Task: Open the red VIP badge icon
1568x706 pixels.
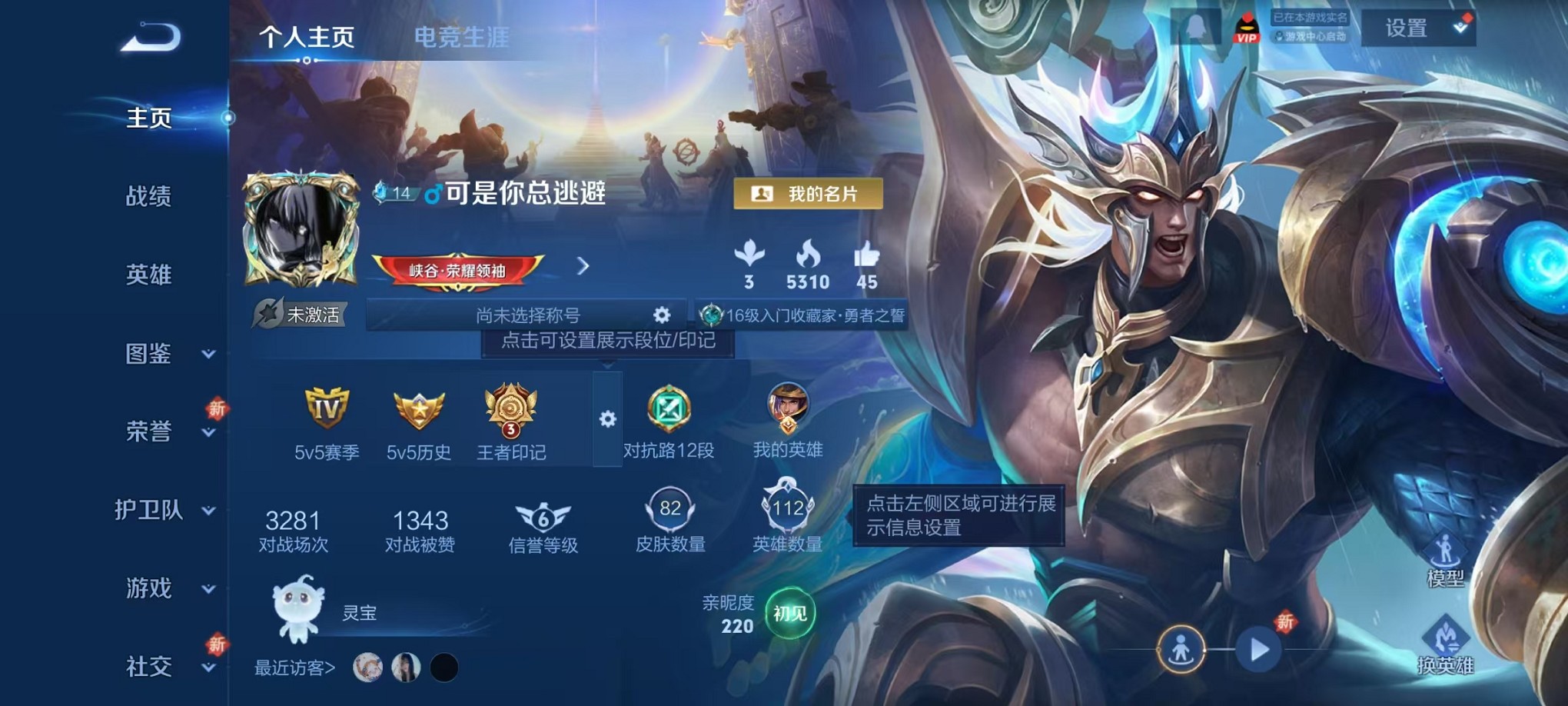Action: pyautogui.click(x=1248, y=28)
